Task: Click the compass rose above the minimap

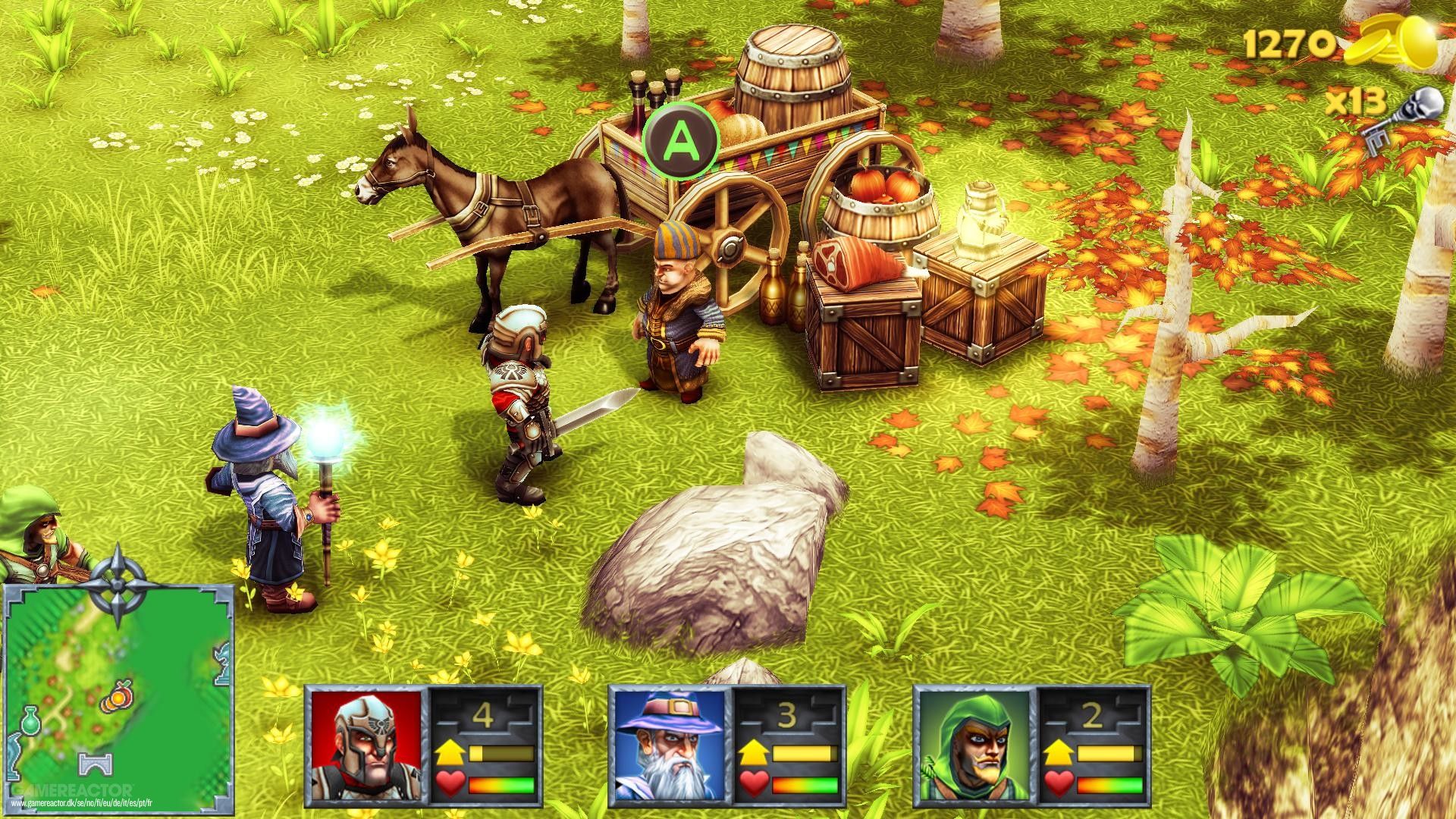Action: click(117, 582)
